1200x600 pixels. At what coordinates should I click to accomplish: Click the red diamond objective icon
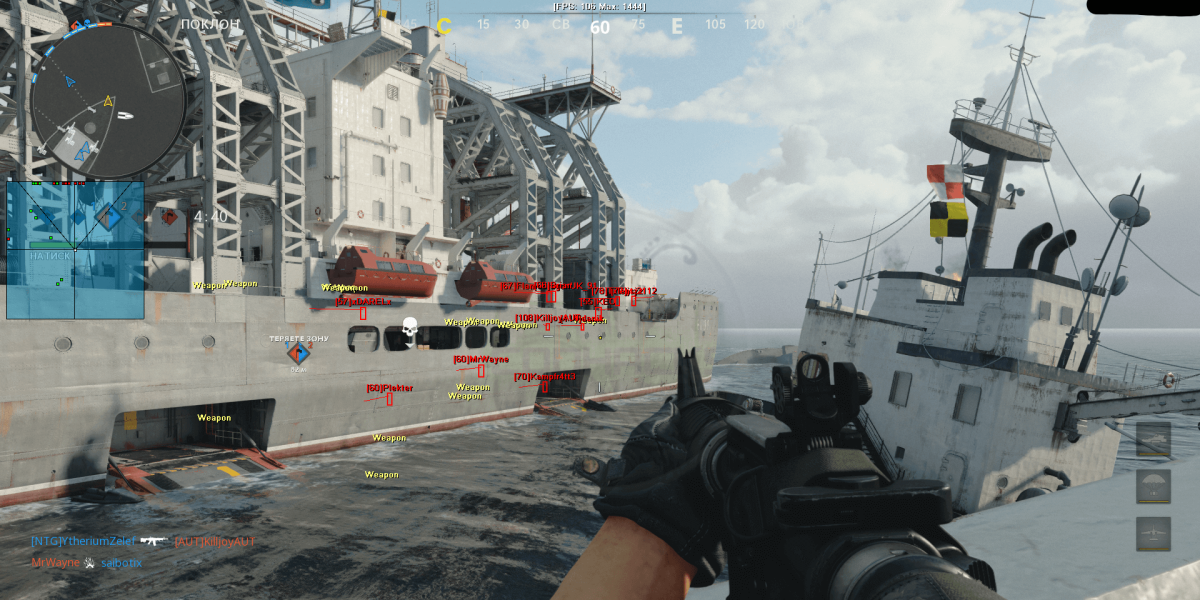tap(169, 216)
